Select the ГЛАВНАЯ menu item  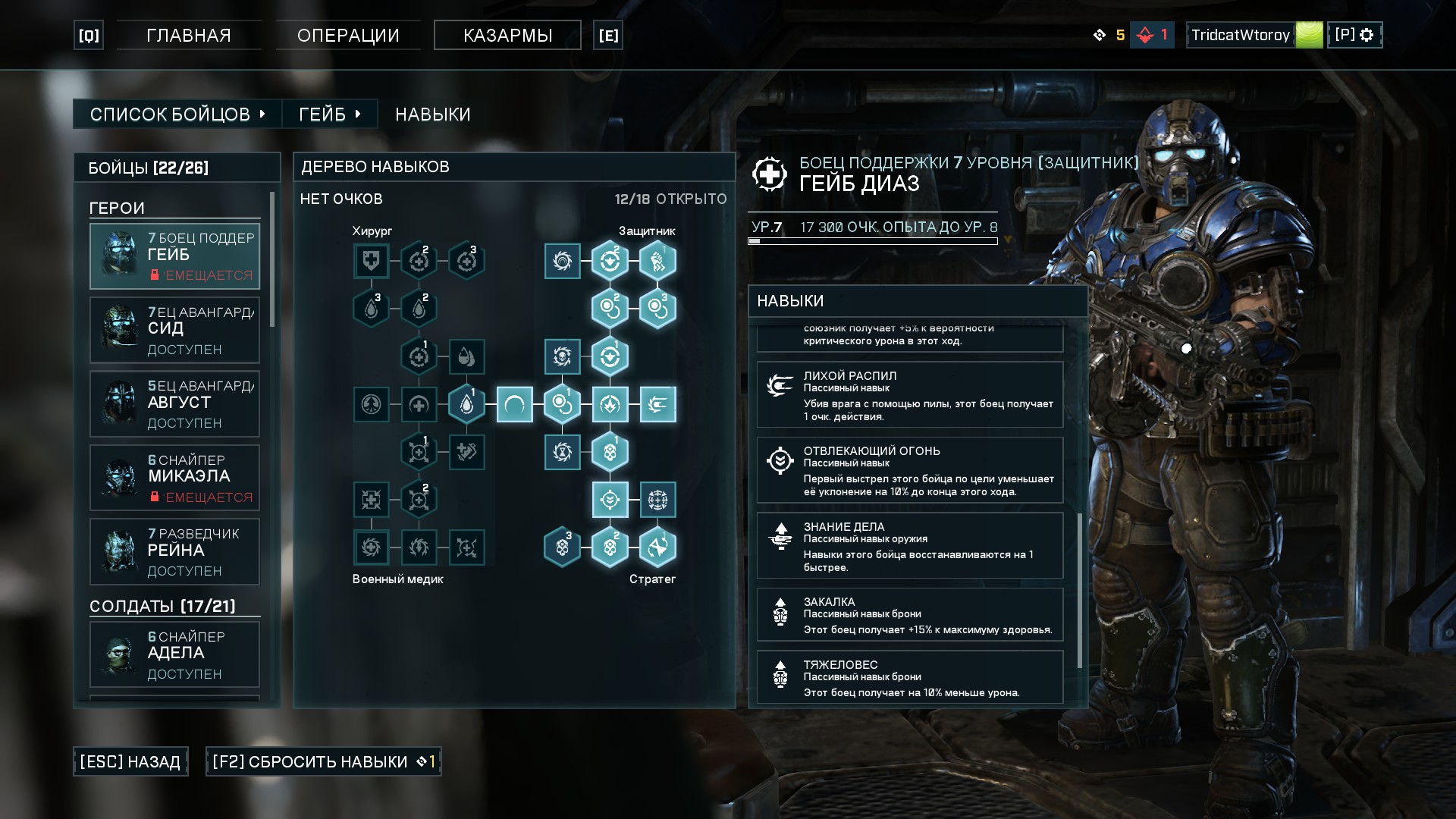188,34
